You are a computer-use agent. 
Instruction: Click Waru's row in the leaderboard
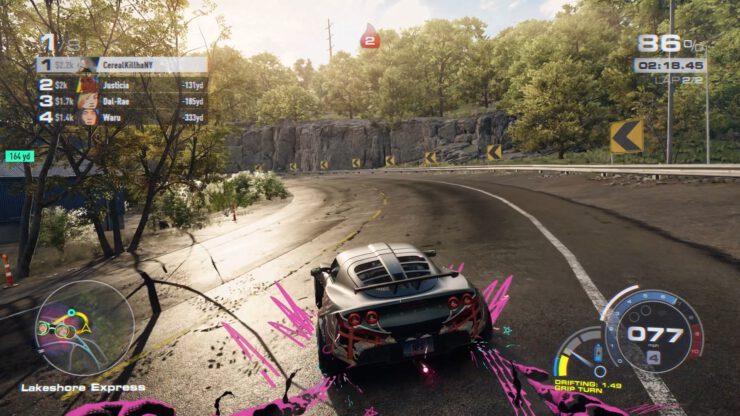(x=121, y=117)
